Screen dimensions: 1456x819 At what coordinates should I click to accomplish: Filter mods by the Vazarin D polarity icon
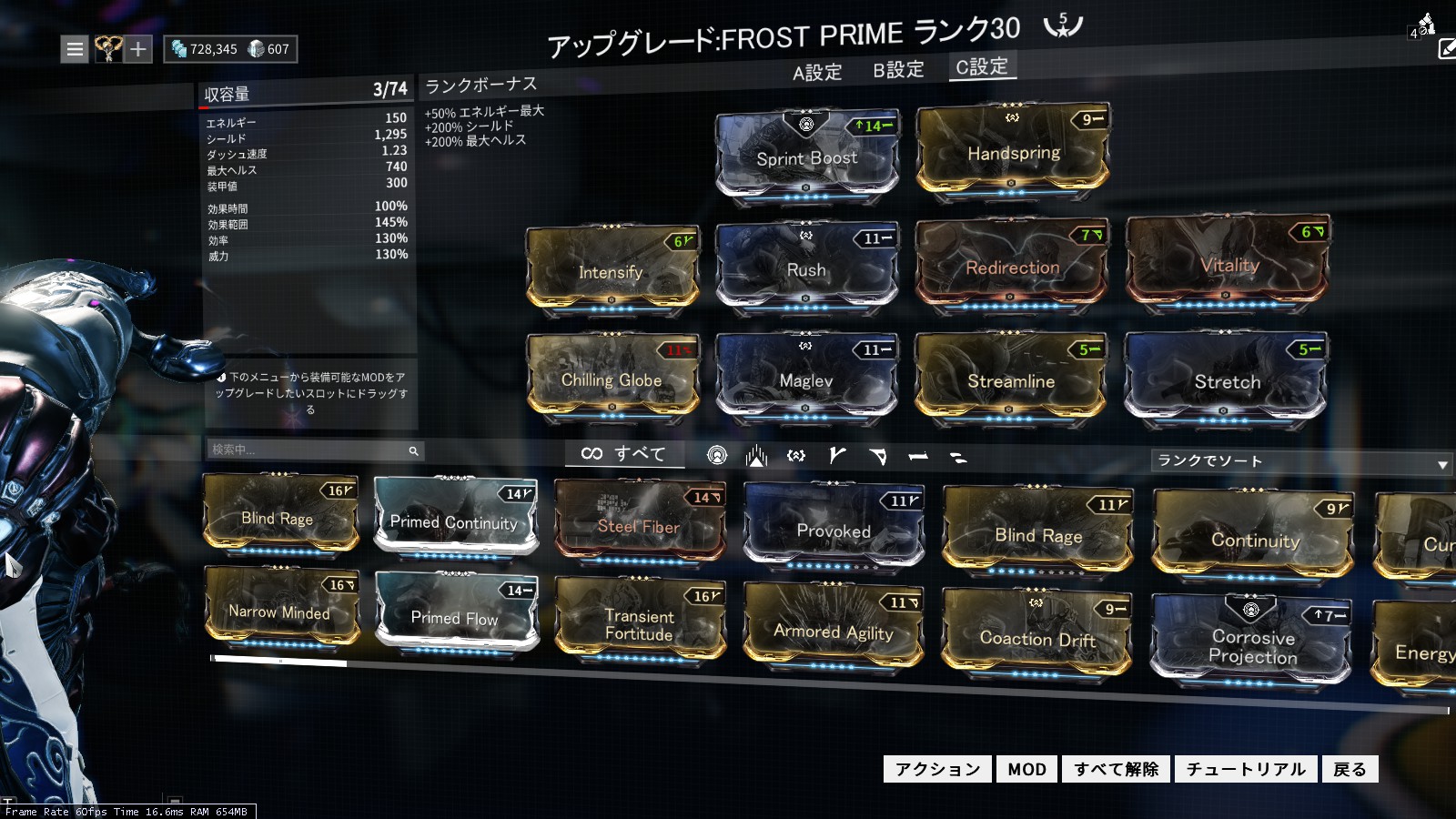click(x=878, y=454)
